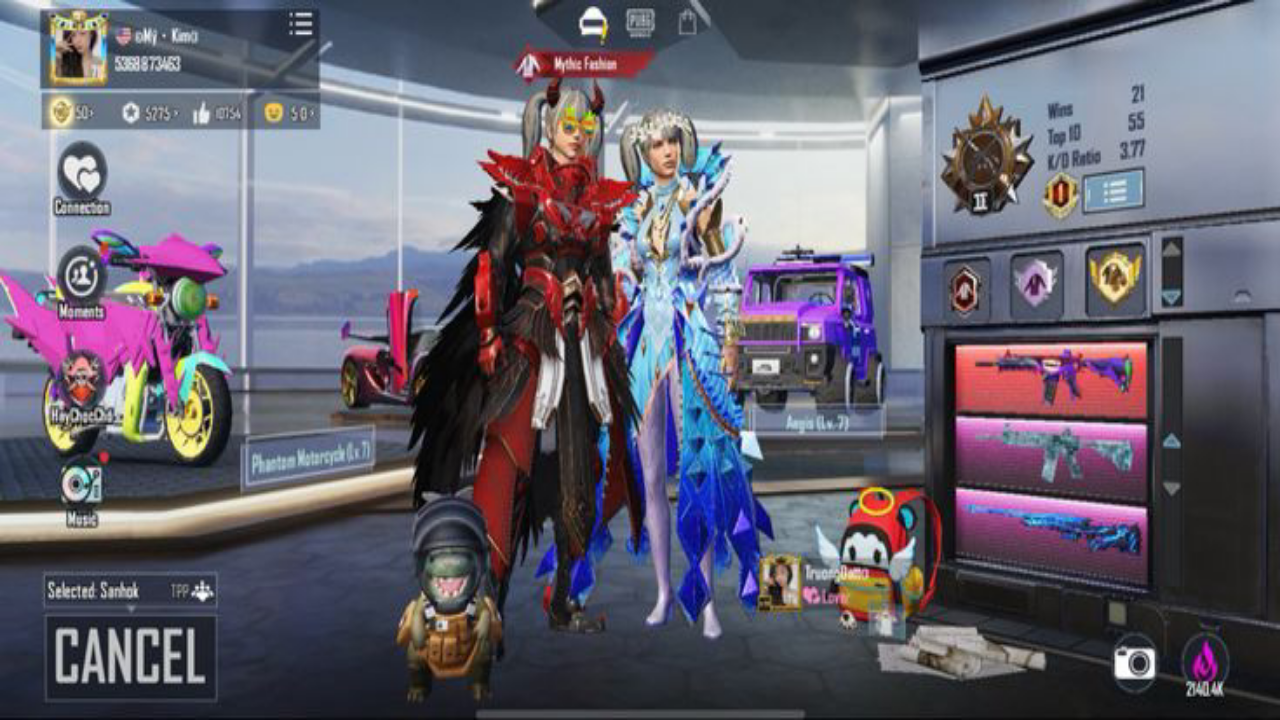Choose the purple rifle skin on red background

pyautogui.click(x=1051, y=378)
